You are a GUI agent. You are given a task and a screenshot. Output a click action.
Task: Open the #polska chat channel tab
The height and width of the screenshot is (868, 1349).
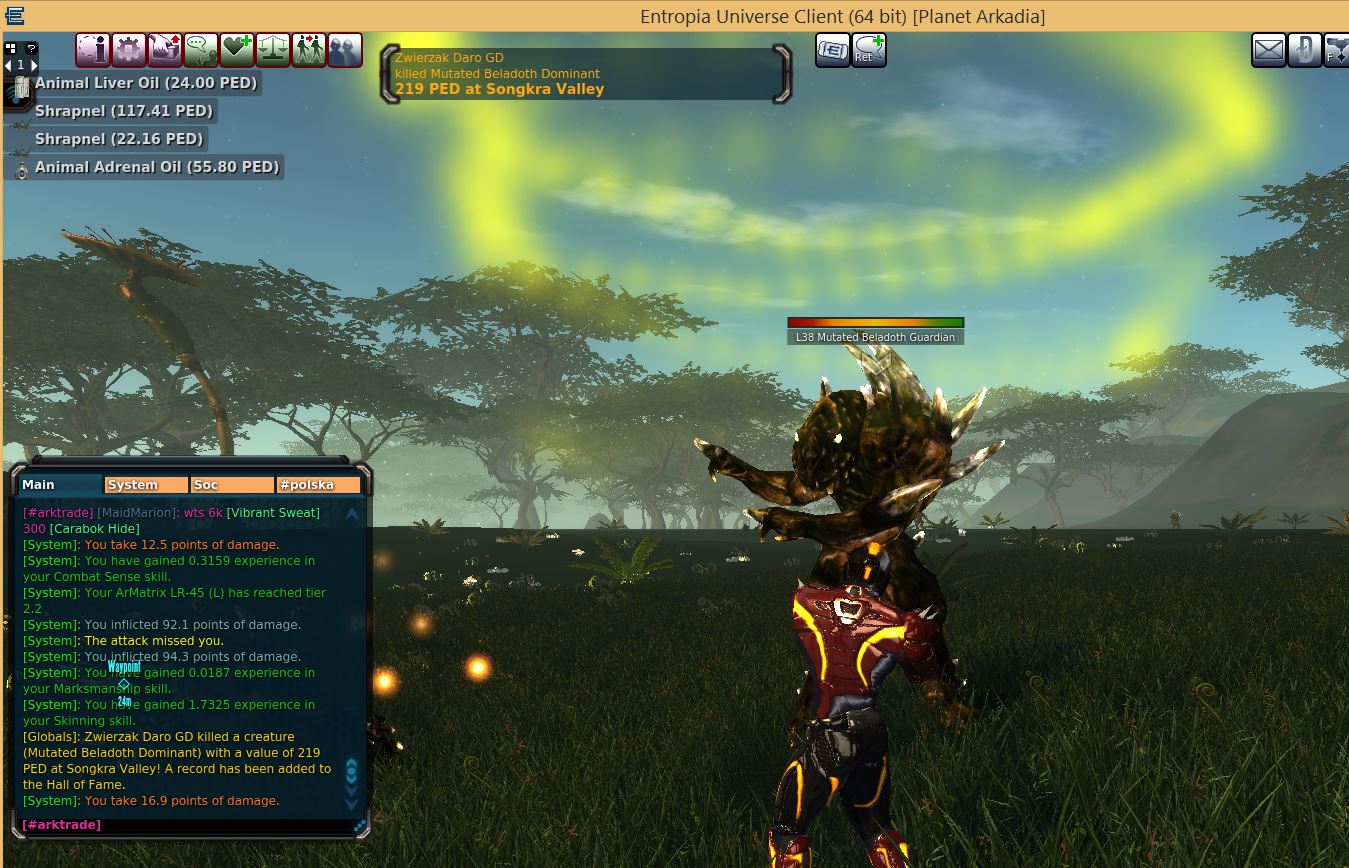[318, 485]
